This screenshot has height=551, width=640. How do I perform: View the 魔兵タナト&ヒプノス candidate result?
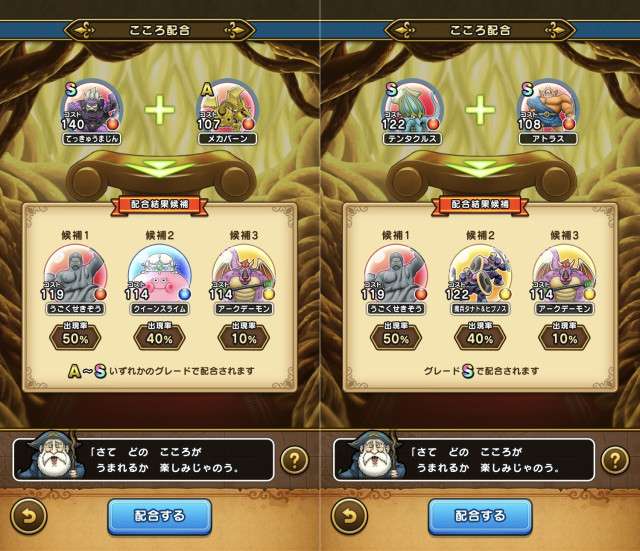[x=481, y=275]
